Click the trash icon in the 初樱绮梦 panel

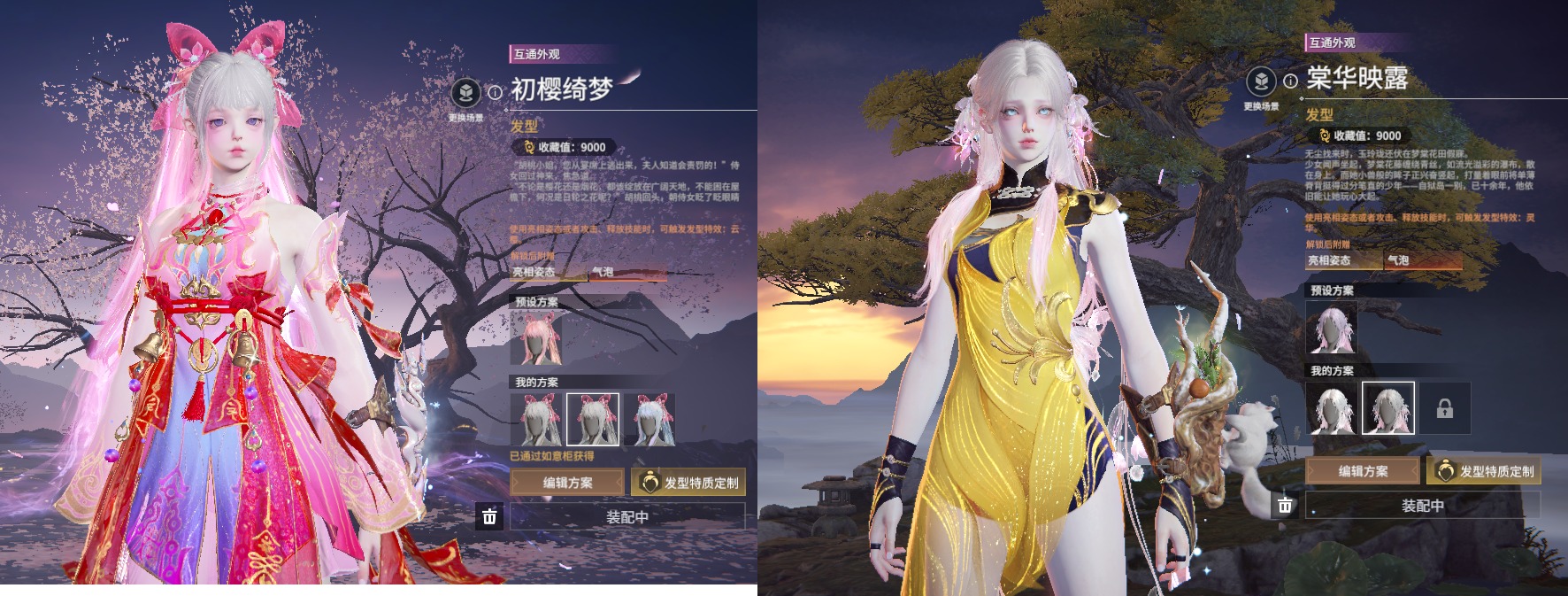(489, 516)
